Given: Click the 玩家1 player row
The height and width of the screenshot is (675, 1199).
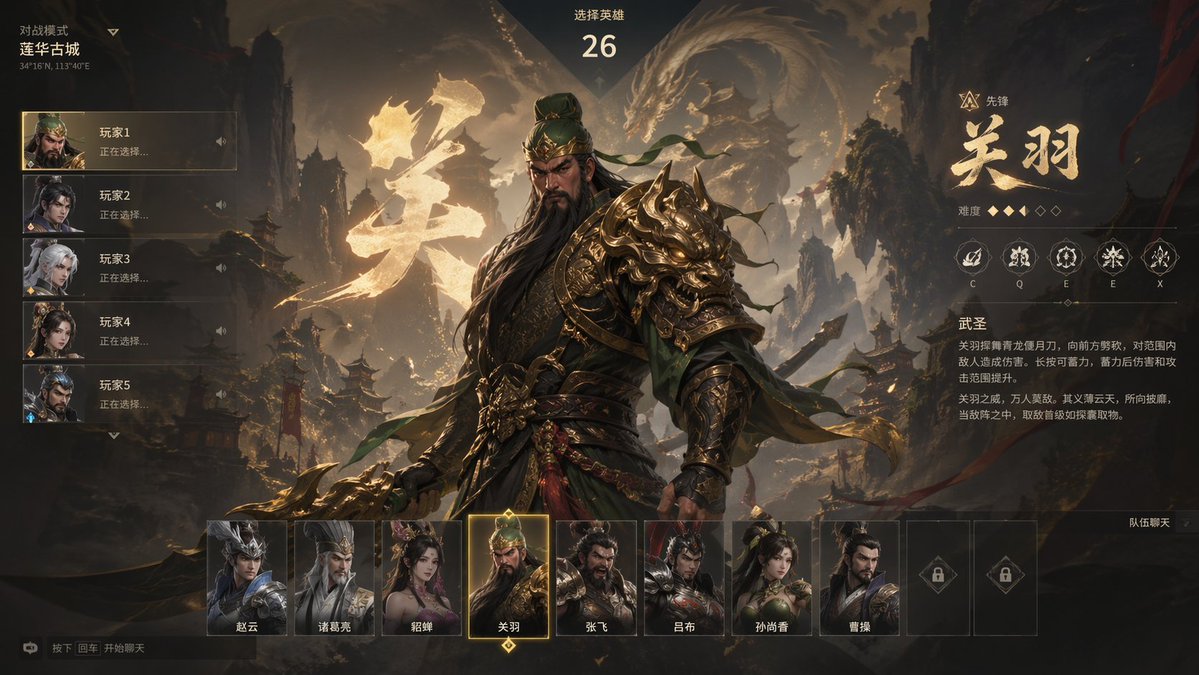Looking at the screenshot, I should pyautogui.click(x=129, y=141).
